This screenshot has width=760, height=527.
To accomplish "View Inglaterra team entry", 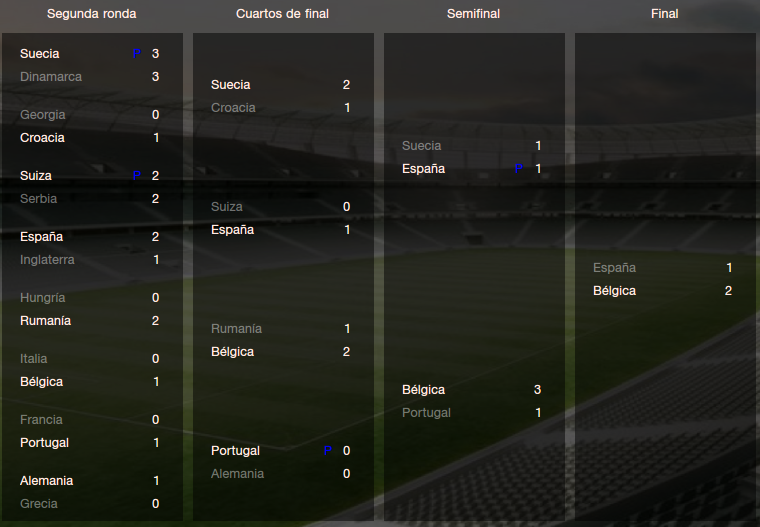I will pyautogui.click(x=47, y=260).
